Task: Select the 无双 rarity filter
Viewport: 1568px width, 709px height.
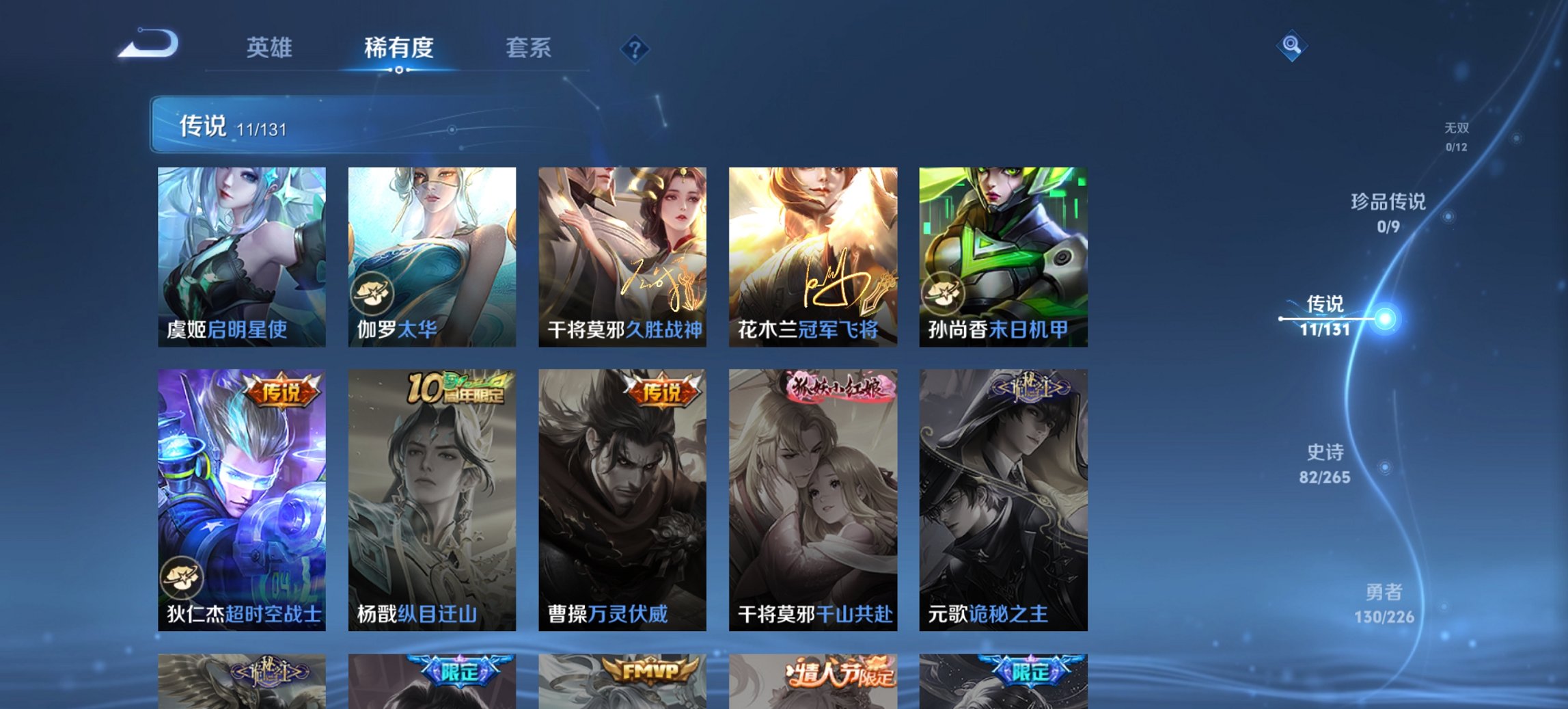Action: point(1457,135)
